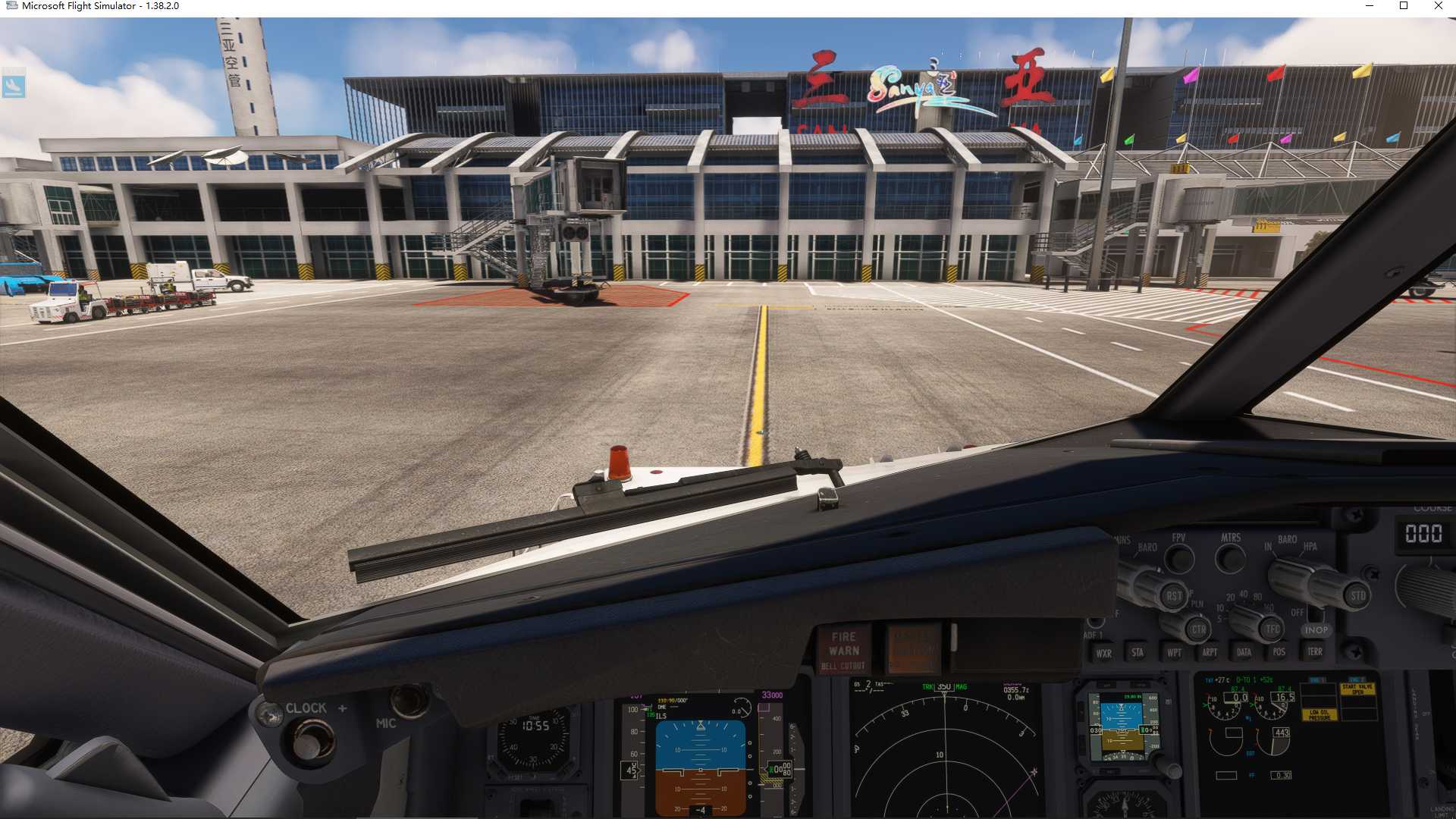Push the FIRE WARN bell cutout button
Screen dimensions: 1456x819
click(x=845, y=646)
